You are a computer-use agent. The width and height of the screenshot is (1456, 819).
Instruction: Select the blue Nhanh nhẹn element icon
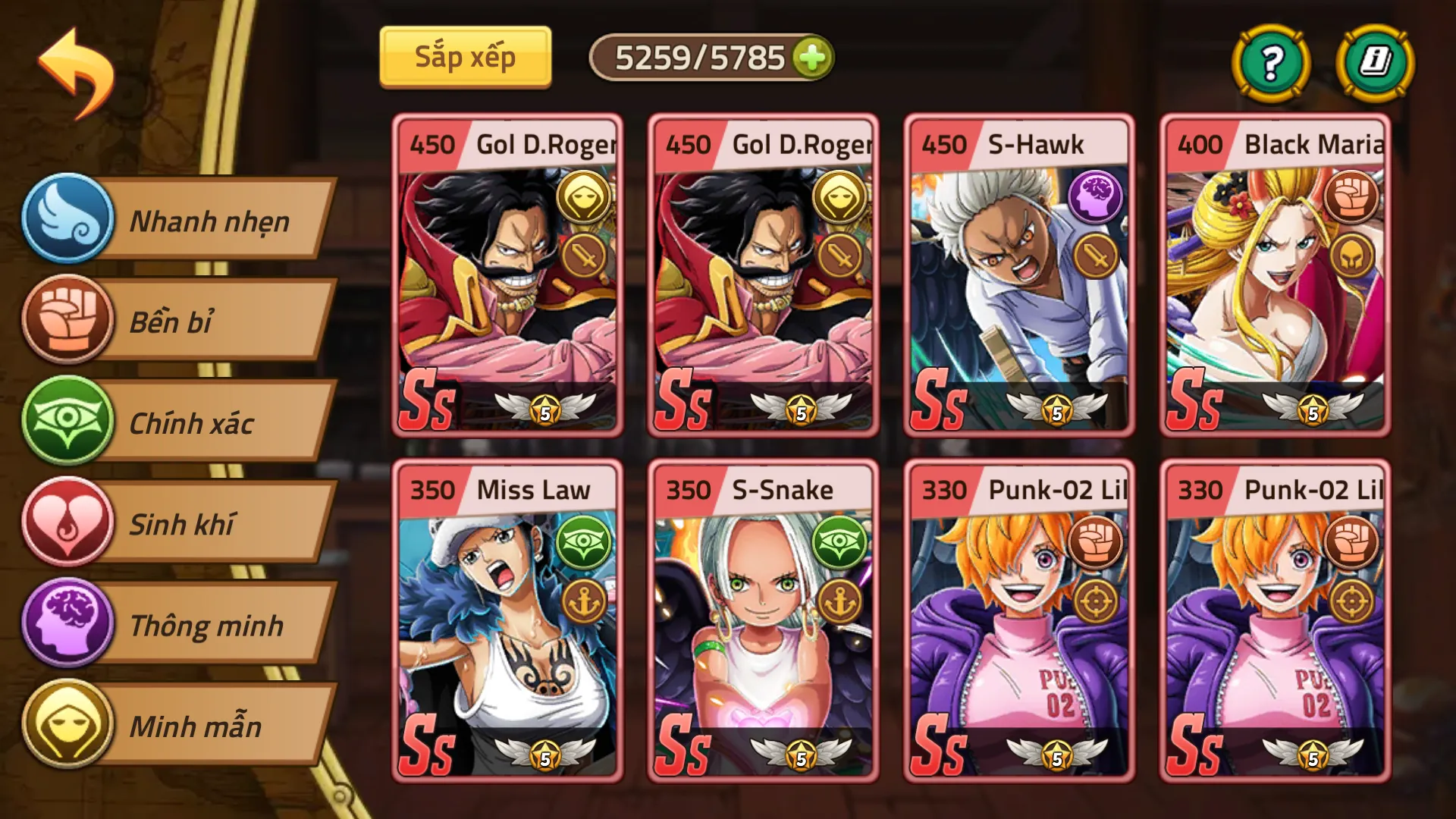(68, 222)
